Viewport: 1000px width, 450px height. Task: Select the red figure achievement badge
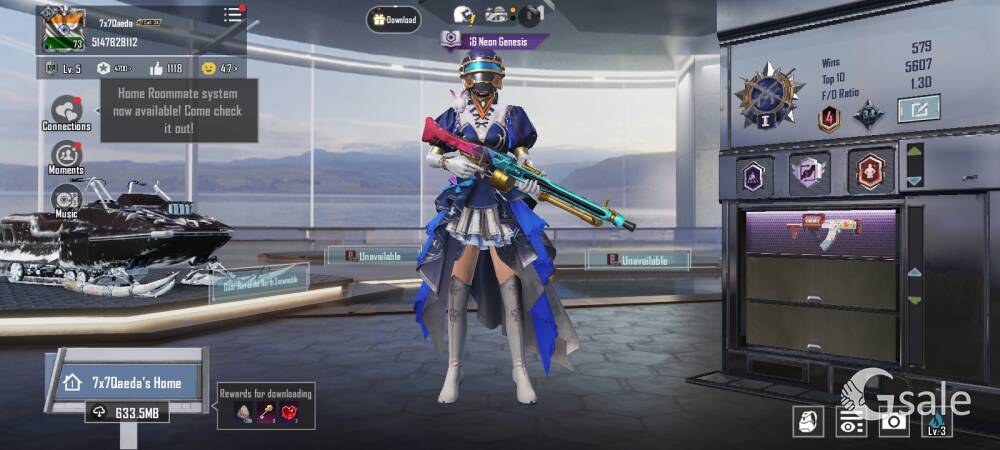871,173
